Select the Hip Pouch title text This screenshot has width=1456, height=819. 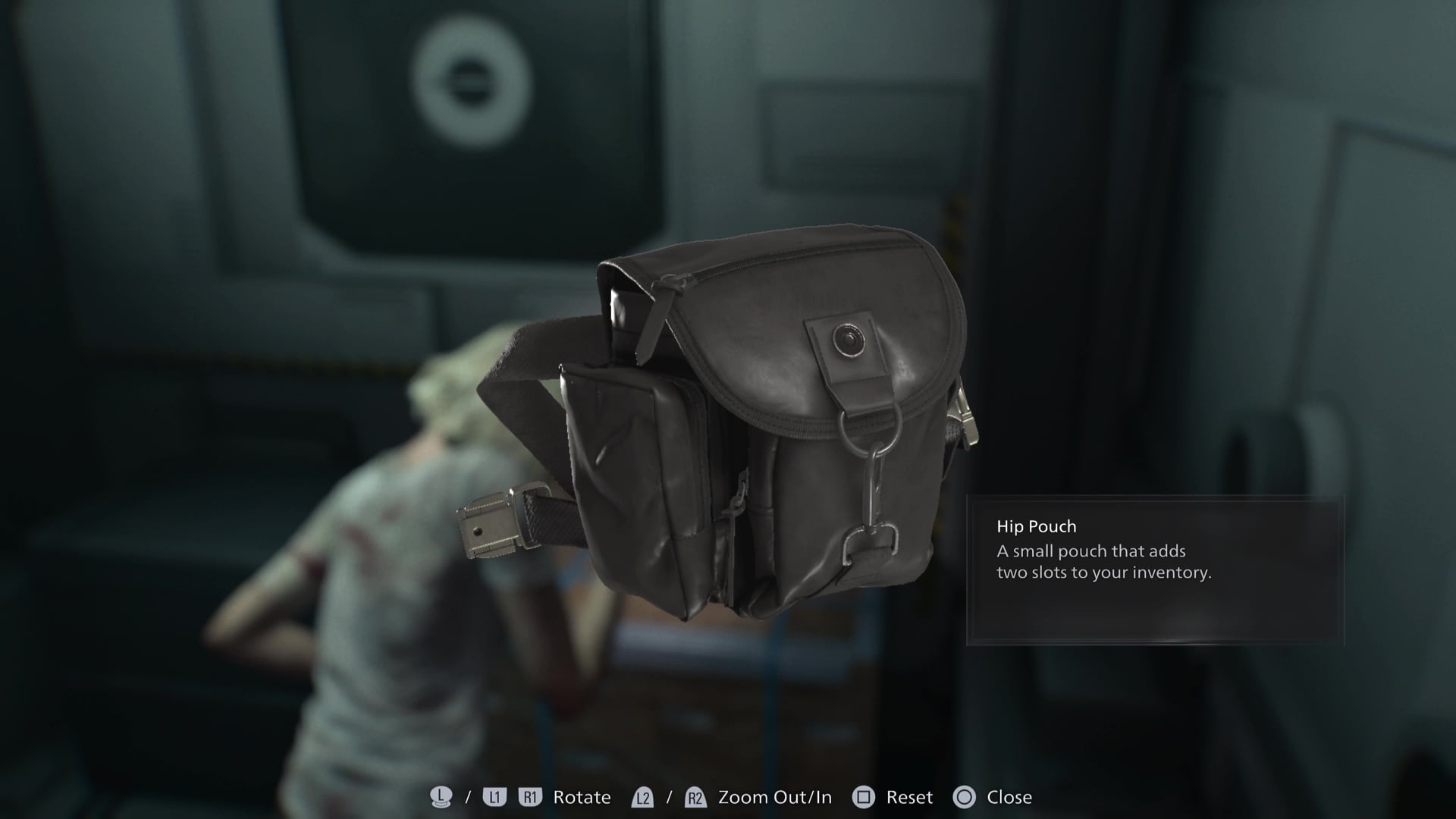coord(1036,526)
